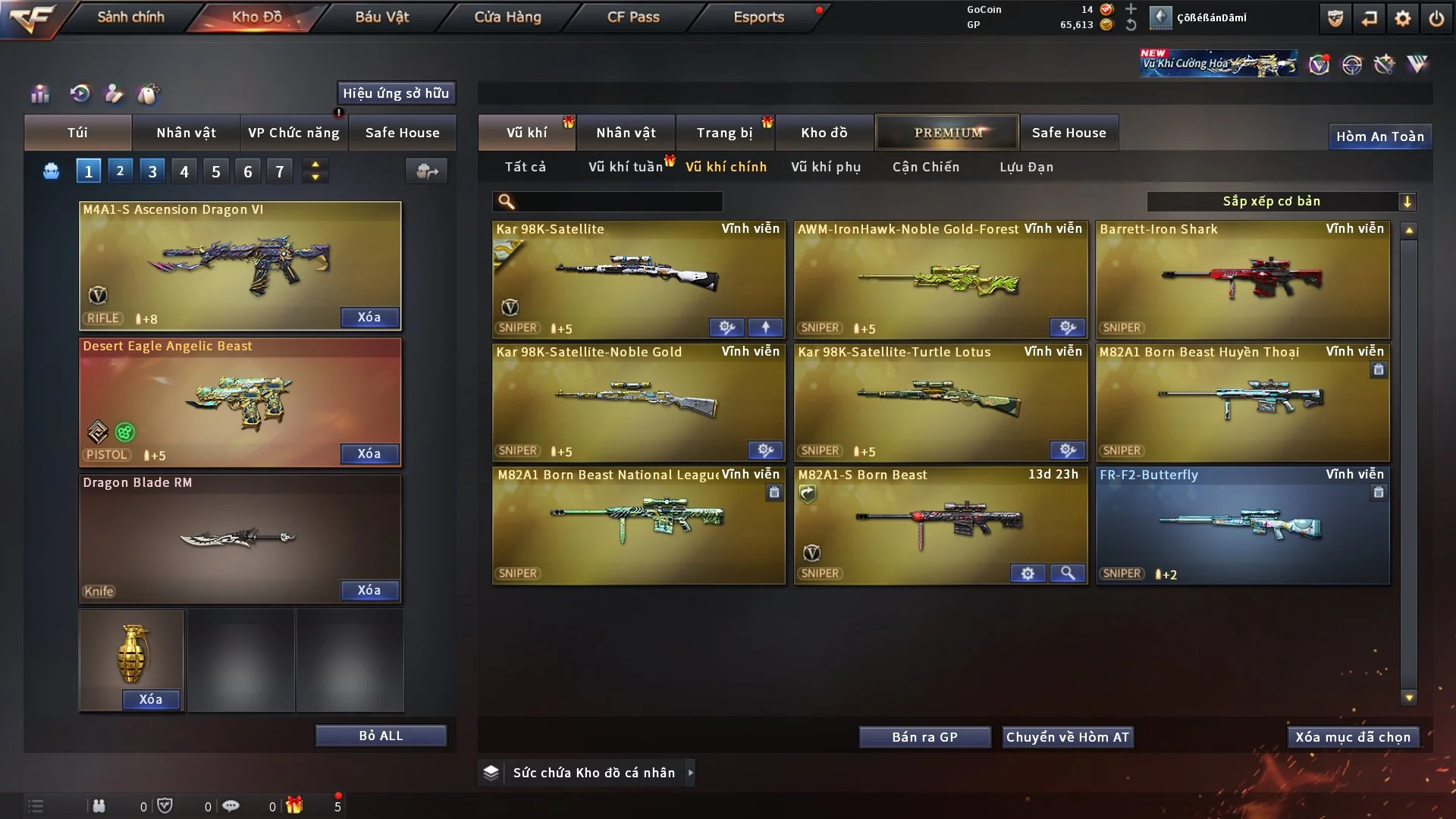
Task: Open Hòm An Toàn safe box
Action: (x=1379, y=136)
